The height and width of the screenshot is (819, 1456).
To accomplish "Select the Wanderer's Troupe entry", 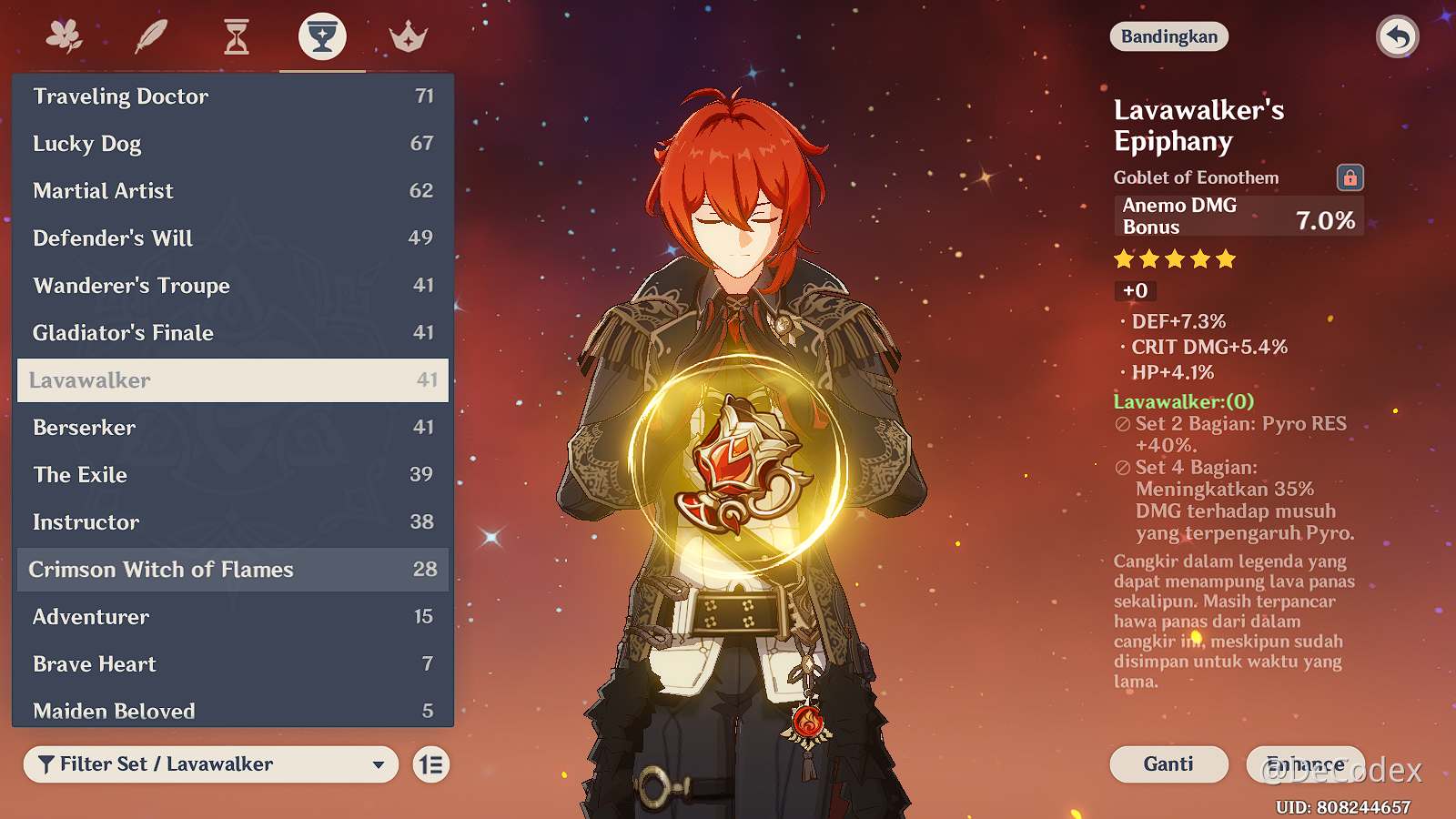I will pyautogui.click(x=131, y=285).
